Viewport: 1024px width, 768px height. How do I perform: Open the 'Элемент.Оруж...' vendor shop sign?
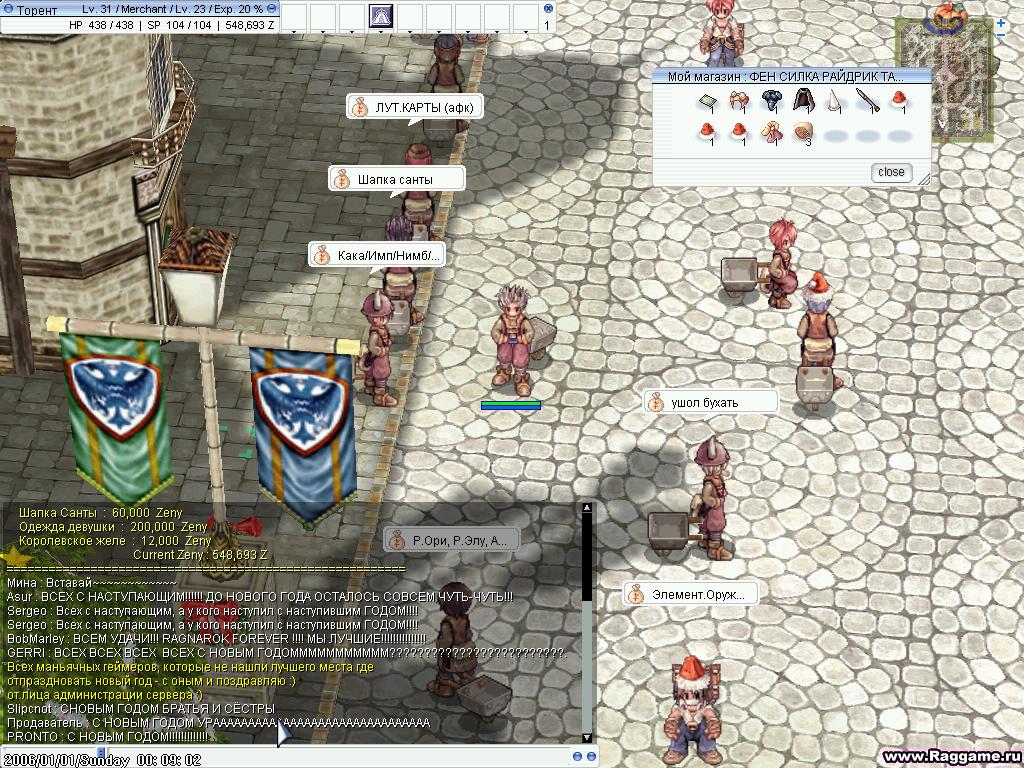click(x=690, y=594)
